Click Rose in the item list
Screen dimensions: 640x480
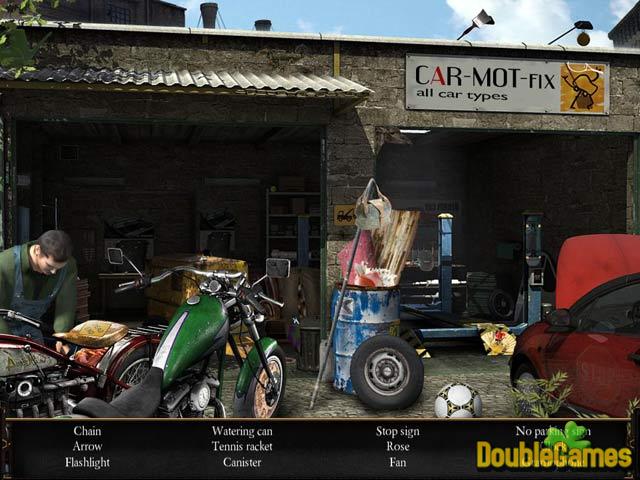click(398, 447)
